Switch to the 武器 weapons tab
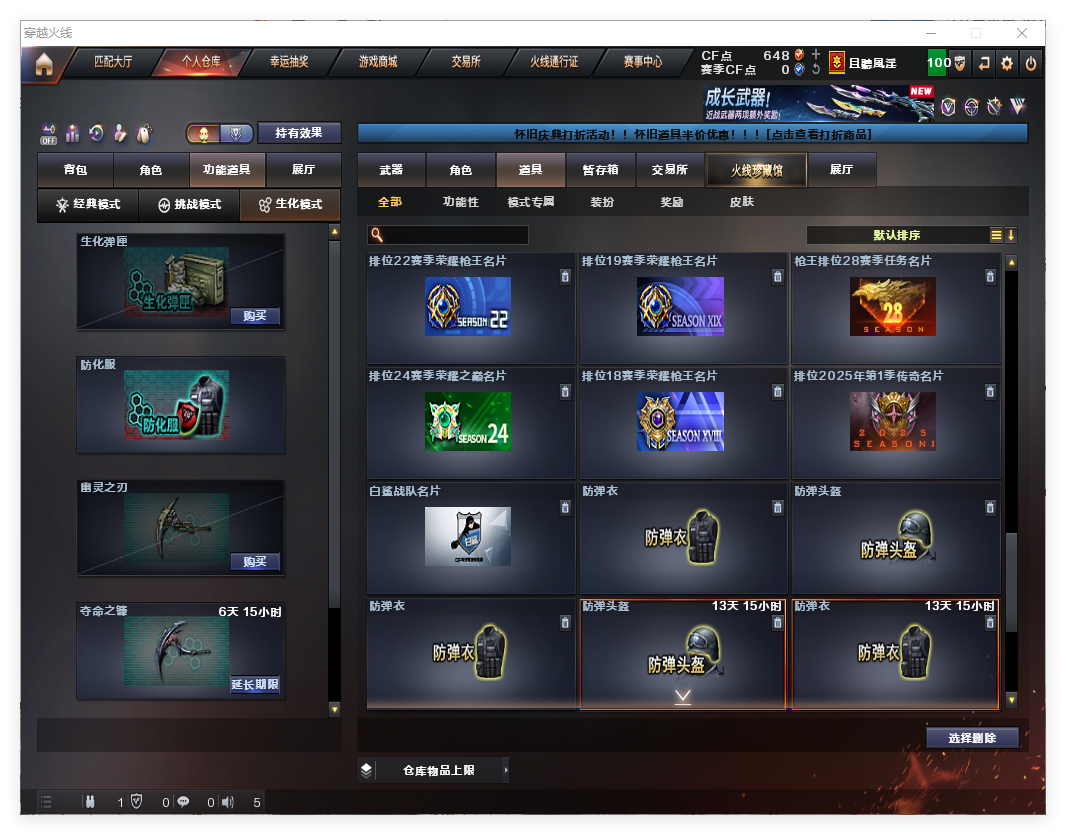 click(391, 170)
